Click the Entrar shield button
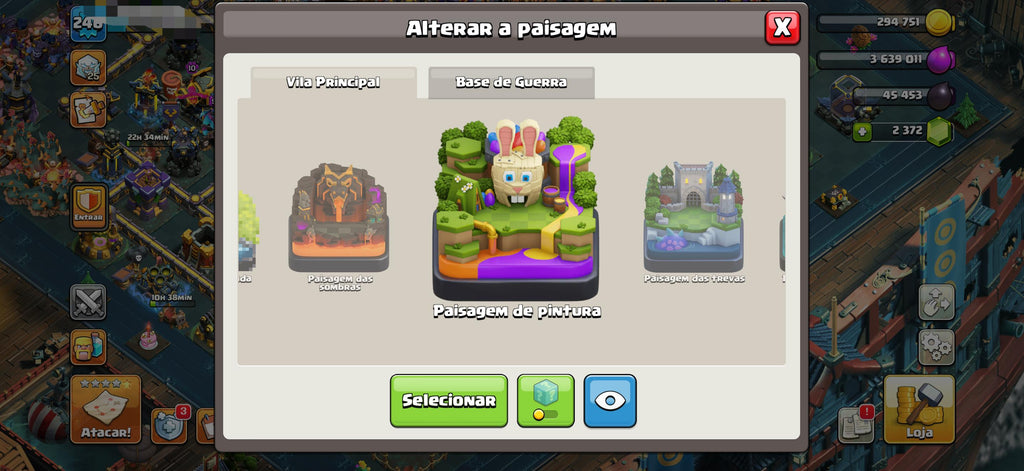 click(x=89, y=207)
